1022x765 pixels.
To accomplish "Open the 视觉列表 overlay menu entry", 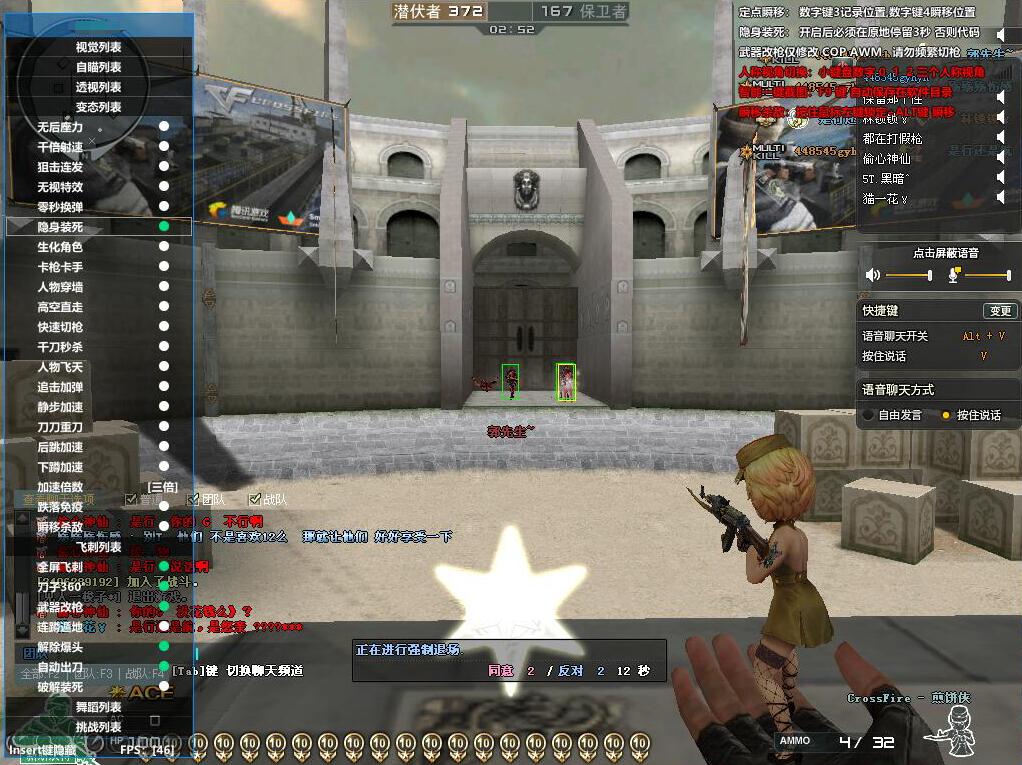I will tap(99, 47).
